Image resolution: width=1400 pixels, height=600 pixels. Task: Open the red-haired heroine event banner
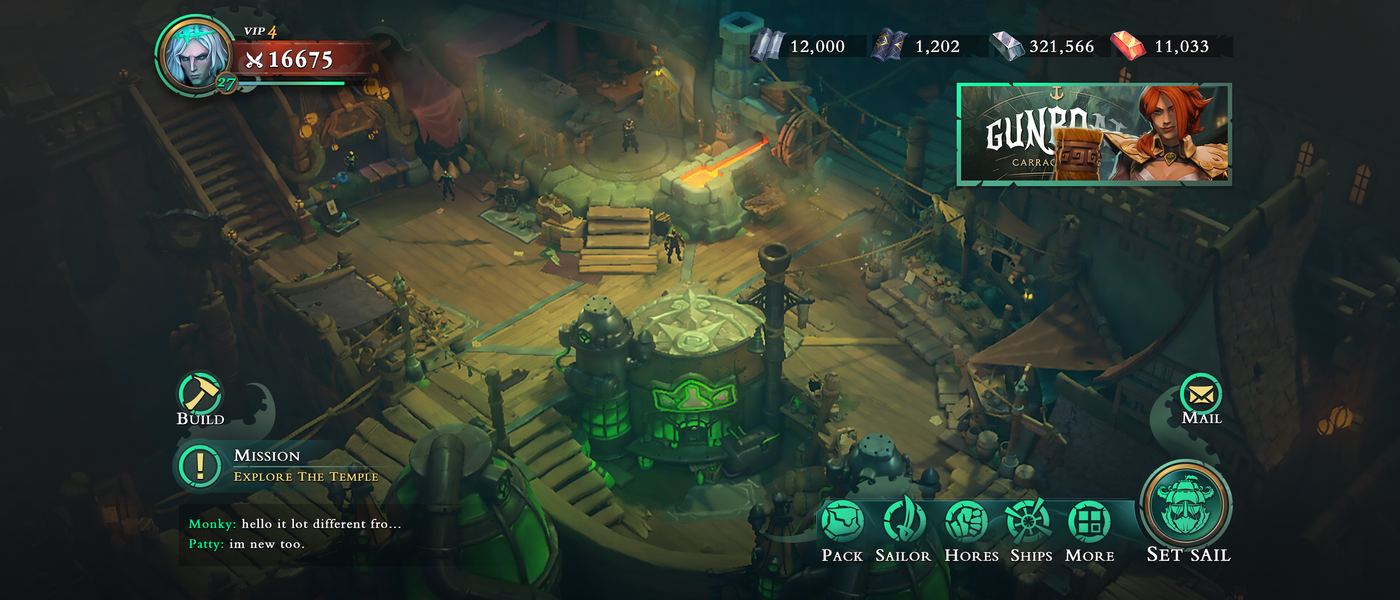point(1094,134)
